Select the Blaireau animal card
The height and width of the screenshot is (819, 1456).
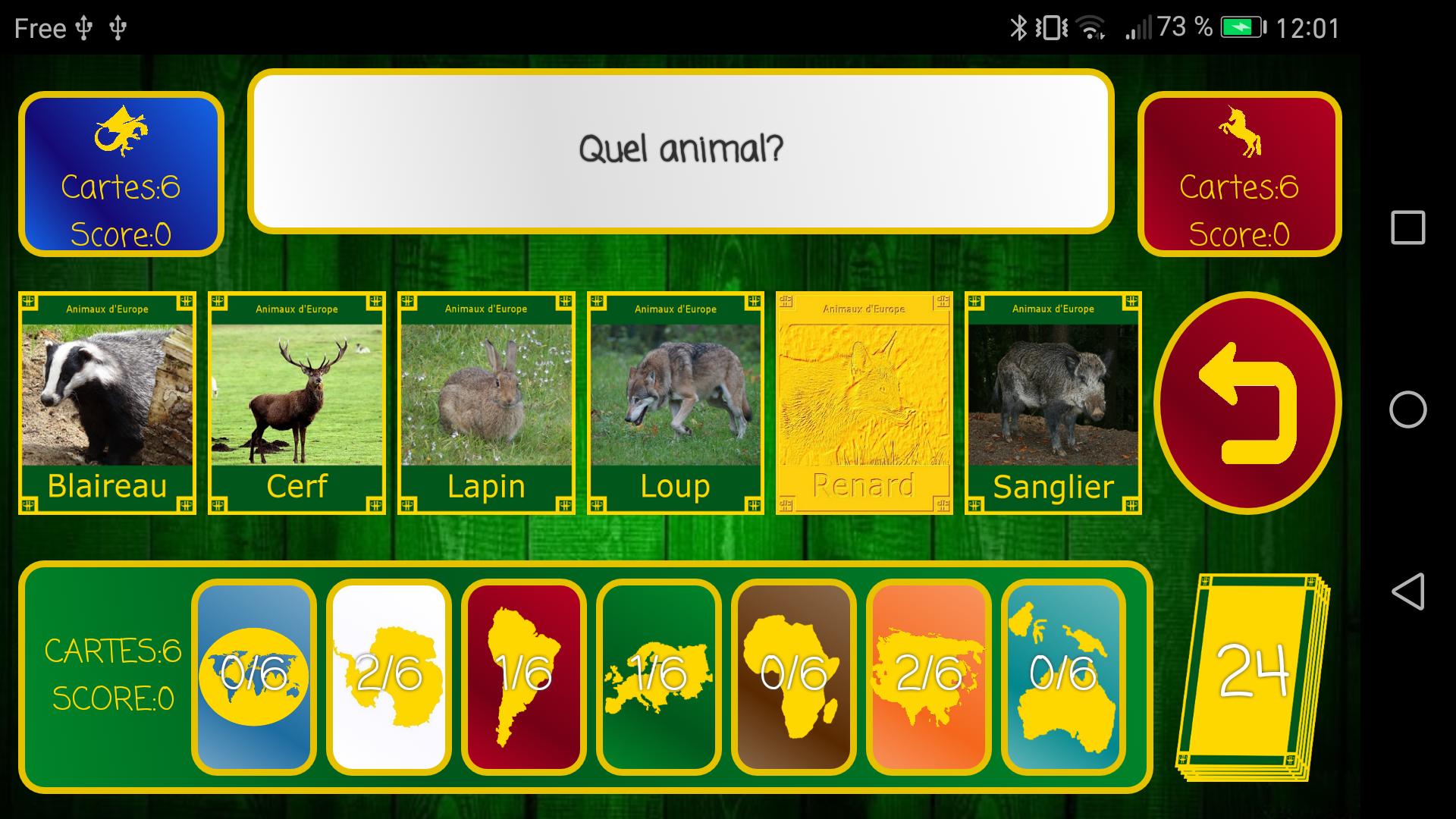pyautogui.click(x=106, y=403)
